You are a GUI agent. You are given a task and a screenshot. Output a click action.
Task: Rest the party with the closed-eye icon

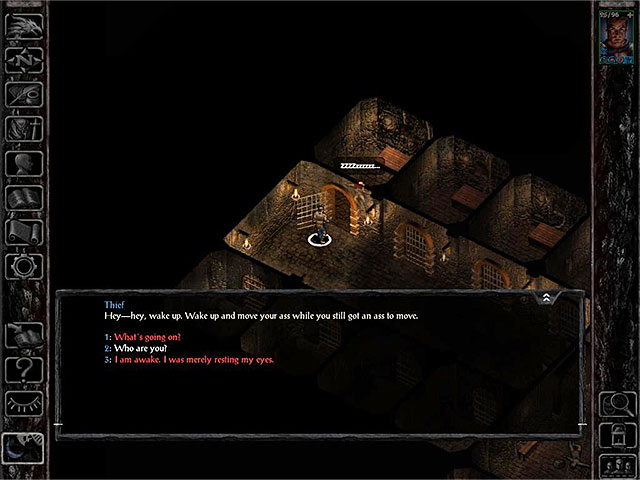pos(22,404)
